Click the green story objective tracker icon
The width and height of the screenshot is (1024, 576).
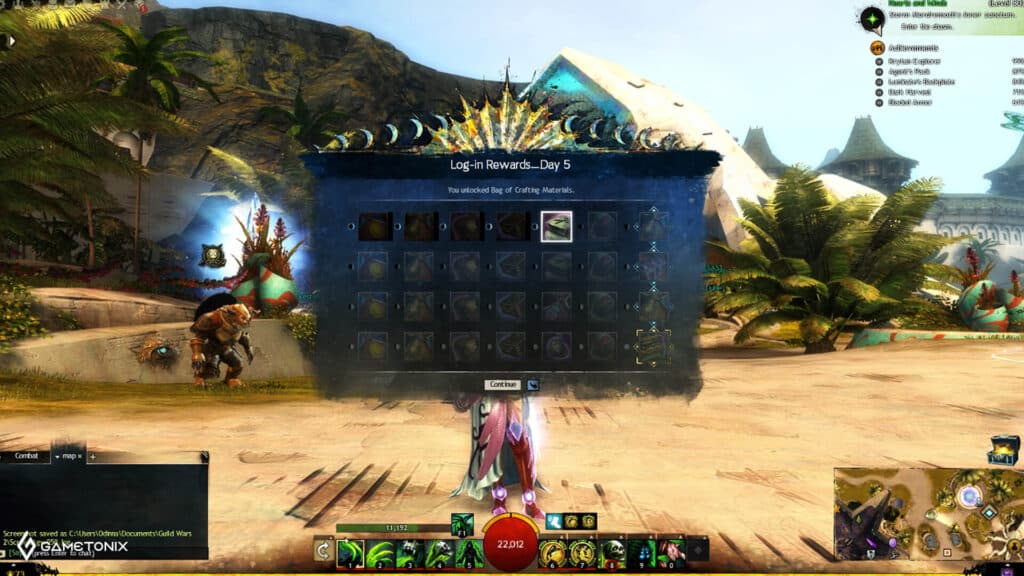click(872, 18)
